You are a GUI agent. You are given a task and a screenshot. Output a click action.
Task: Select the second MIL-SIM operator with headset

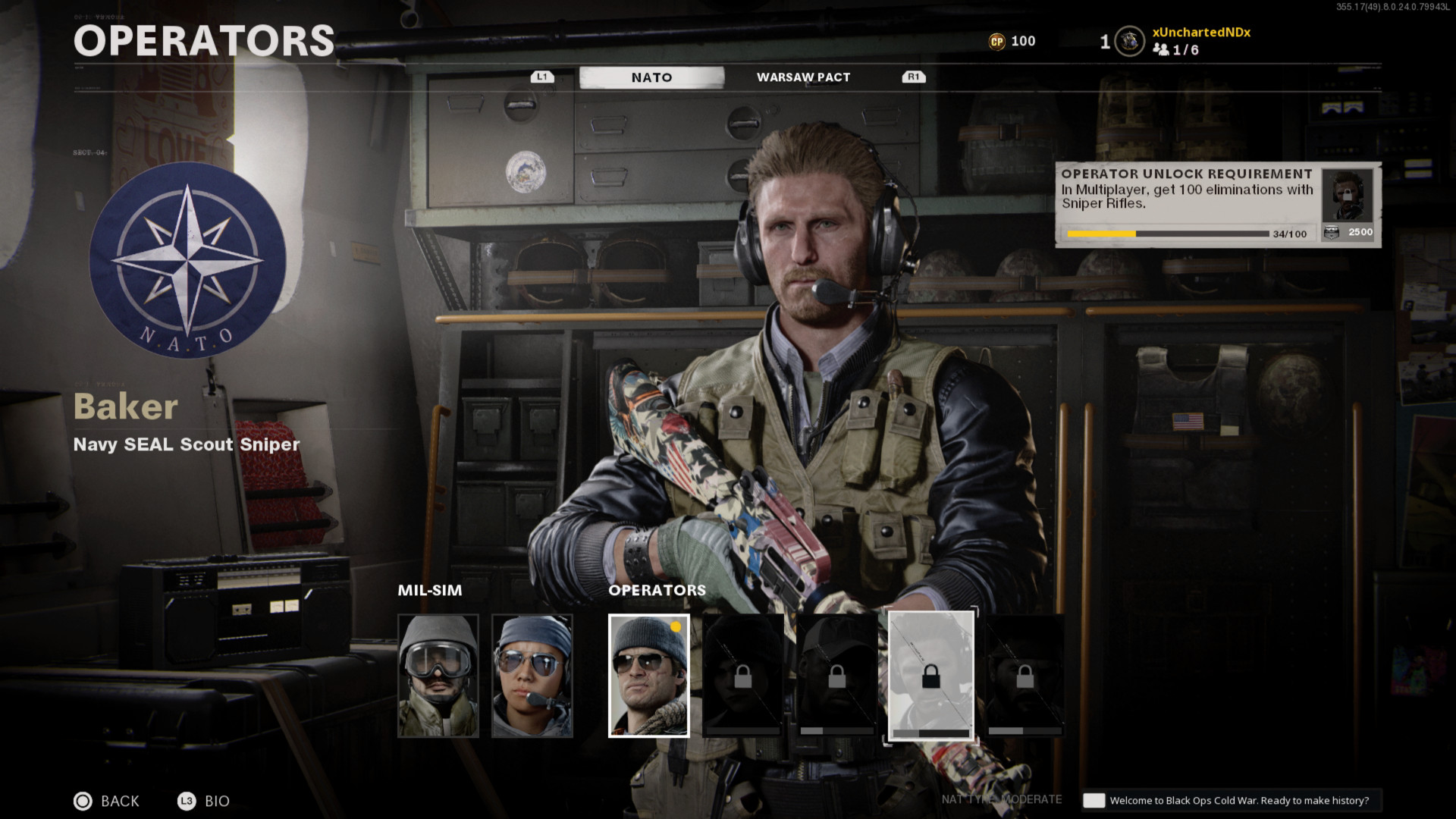click(x=533, y=675)
